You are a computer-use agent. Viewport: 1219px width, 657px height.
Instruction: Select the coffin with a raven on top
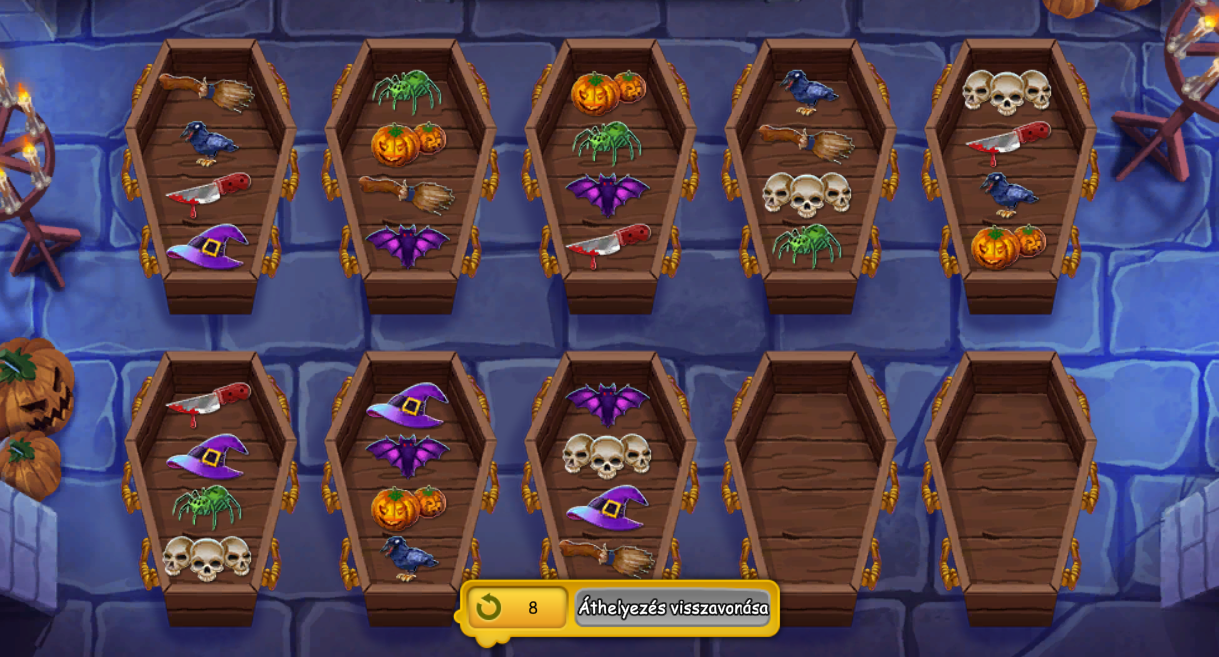810,170
